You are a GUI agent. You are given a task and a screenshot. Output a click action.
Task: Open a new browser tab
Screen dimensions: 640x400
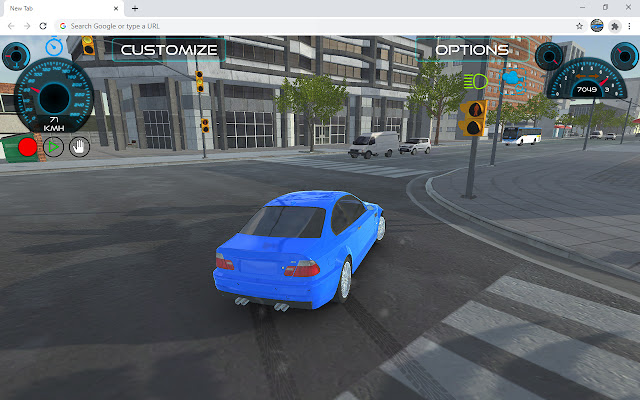[135, 8]
